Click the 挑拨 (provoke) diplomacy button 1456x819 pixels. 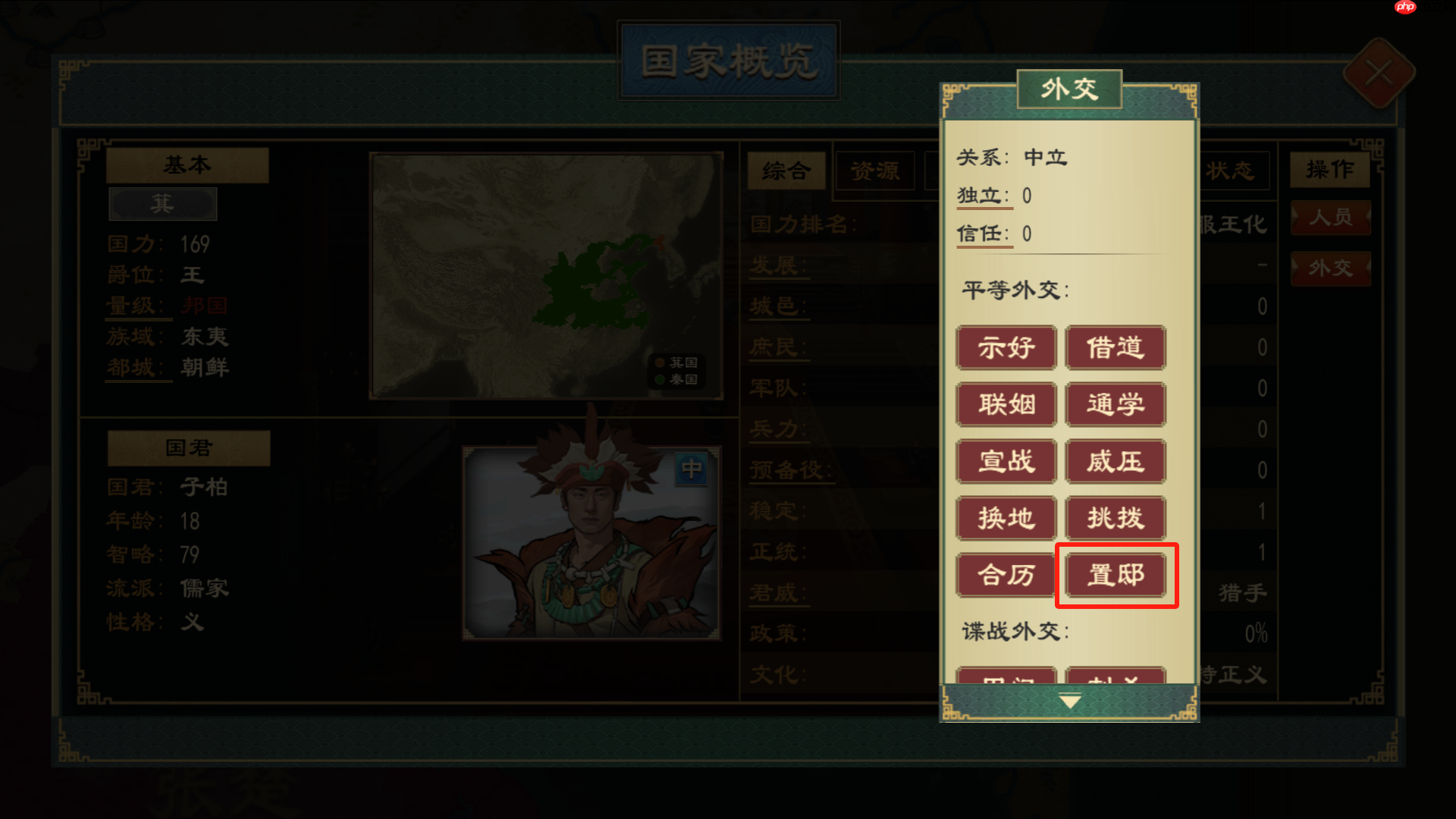[1115, 518]
